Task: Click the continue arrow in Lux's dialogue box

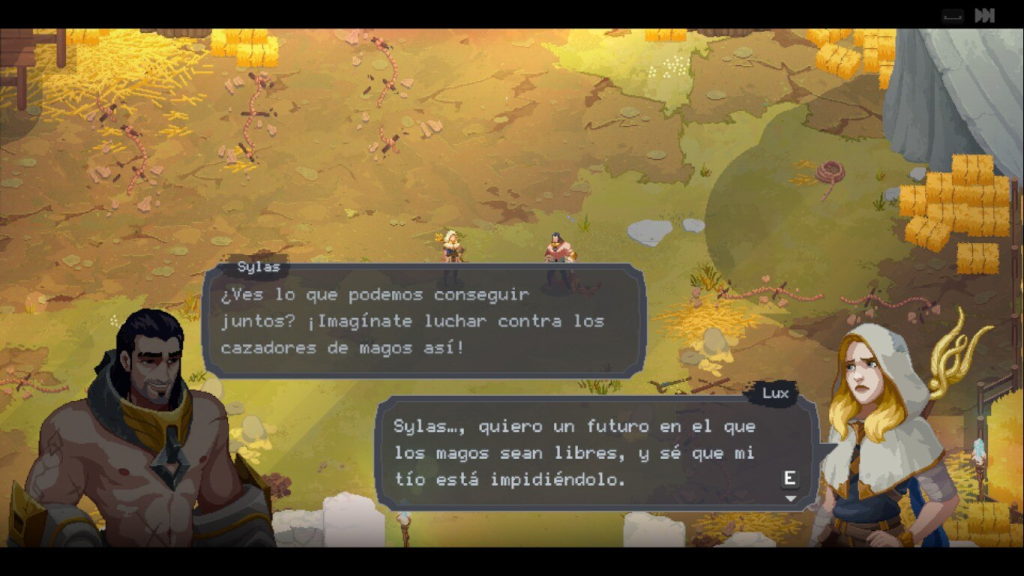Action: click(x=791, y=497)
